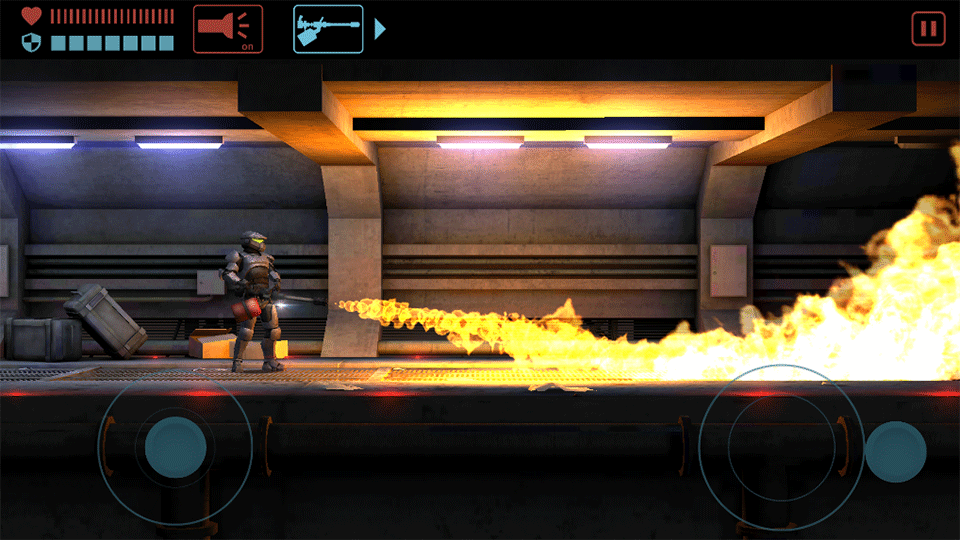Tap the solid round action button

tap(895, 451)
